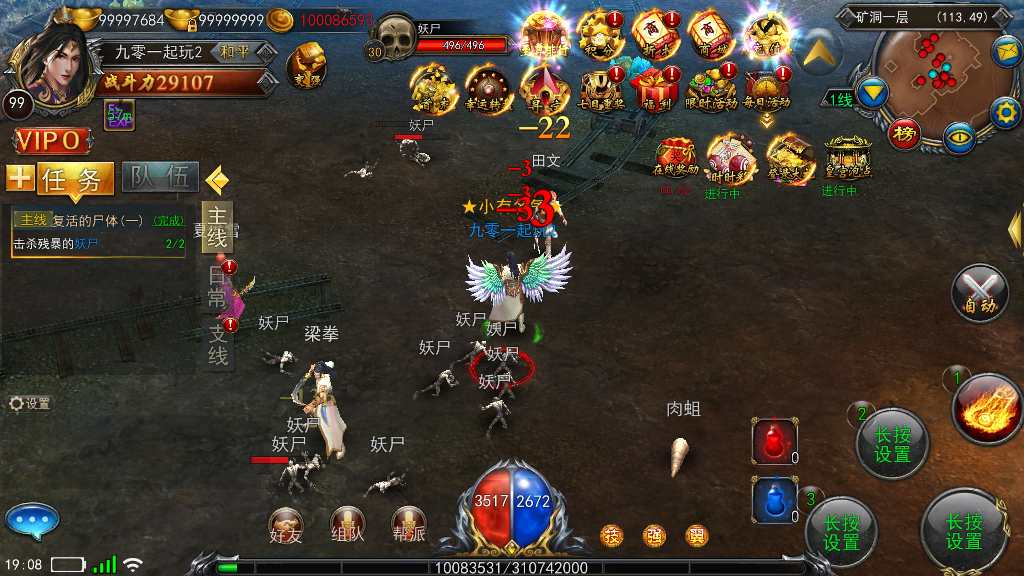
Task: Open the 设置 settings gear
Action: [x=29, y=404]
